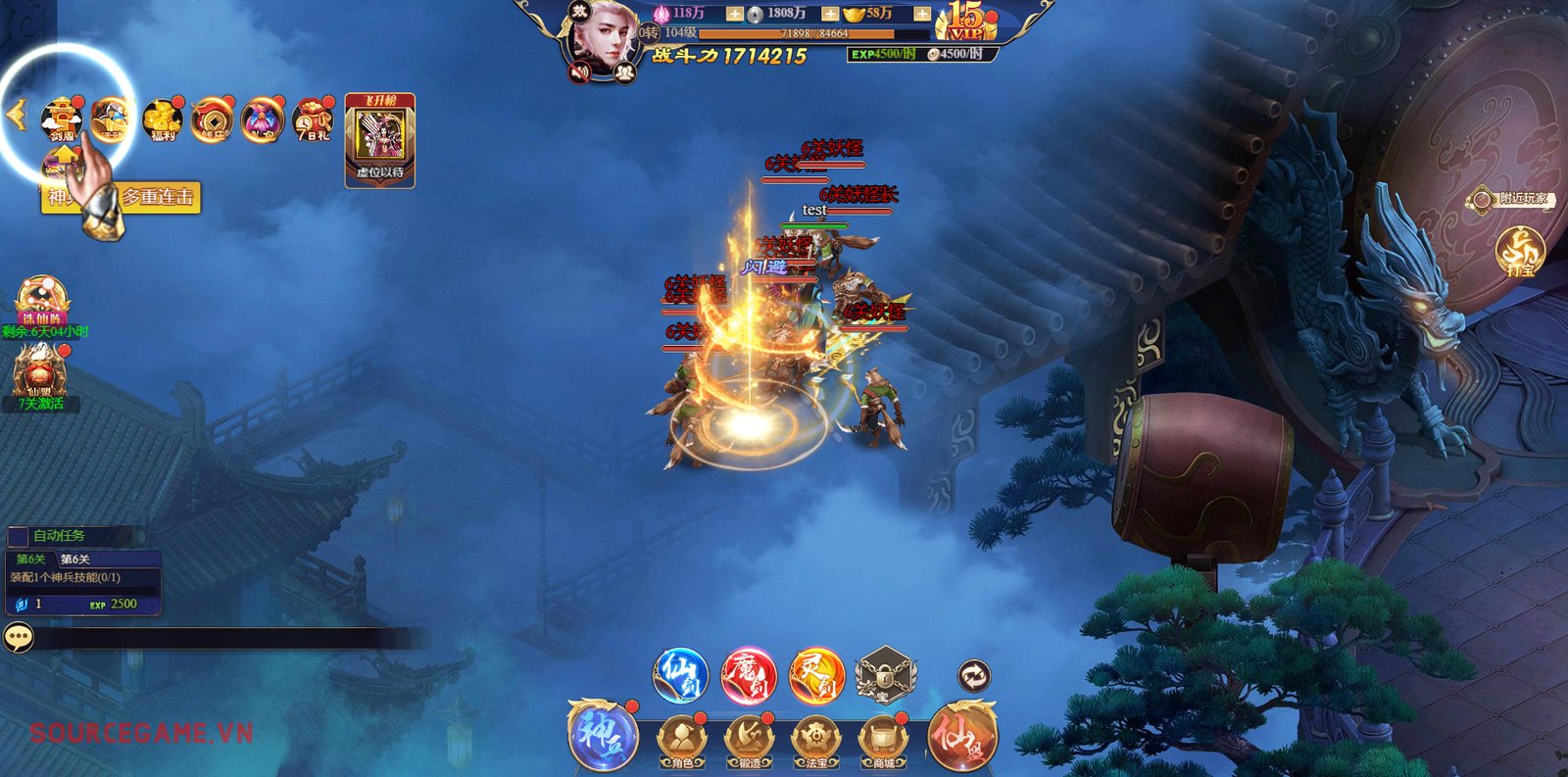Image resolution: width=1568 pixels, height=777 pixels.
Task: Open the 7日礼 seven-day gift icon
Action: click(313, 120)
